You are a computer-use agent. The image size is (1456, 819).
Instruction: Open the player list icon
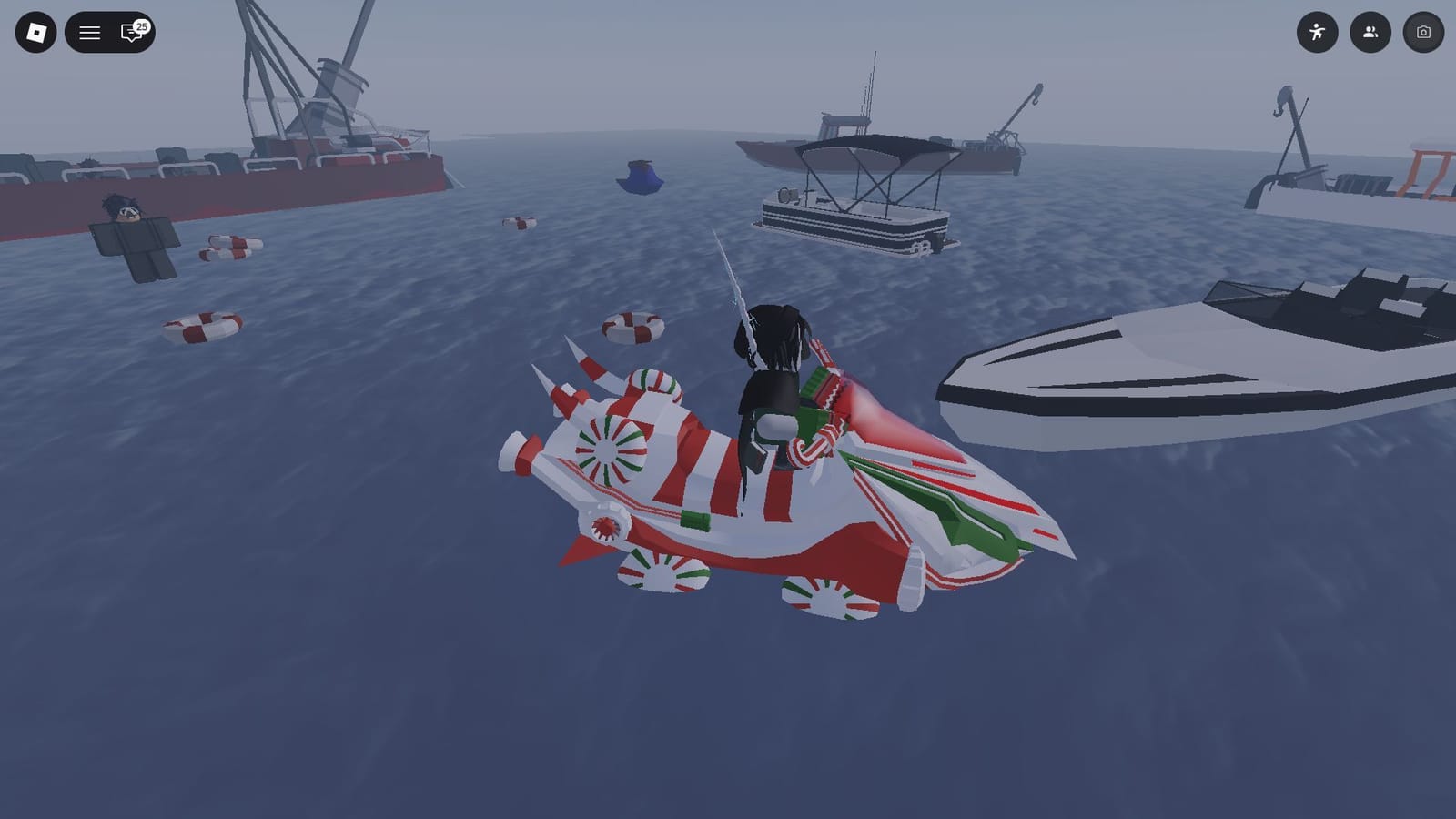click(1371, 30)
